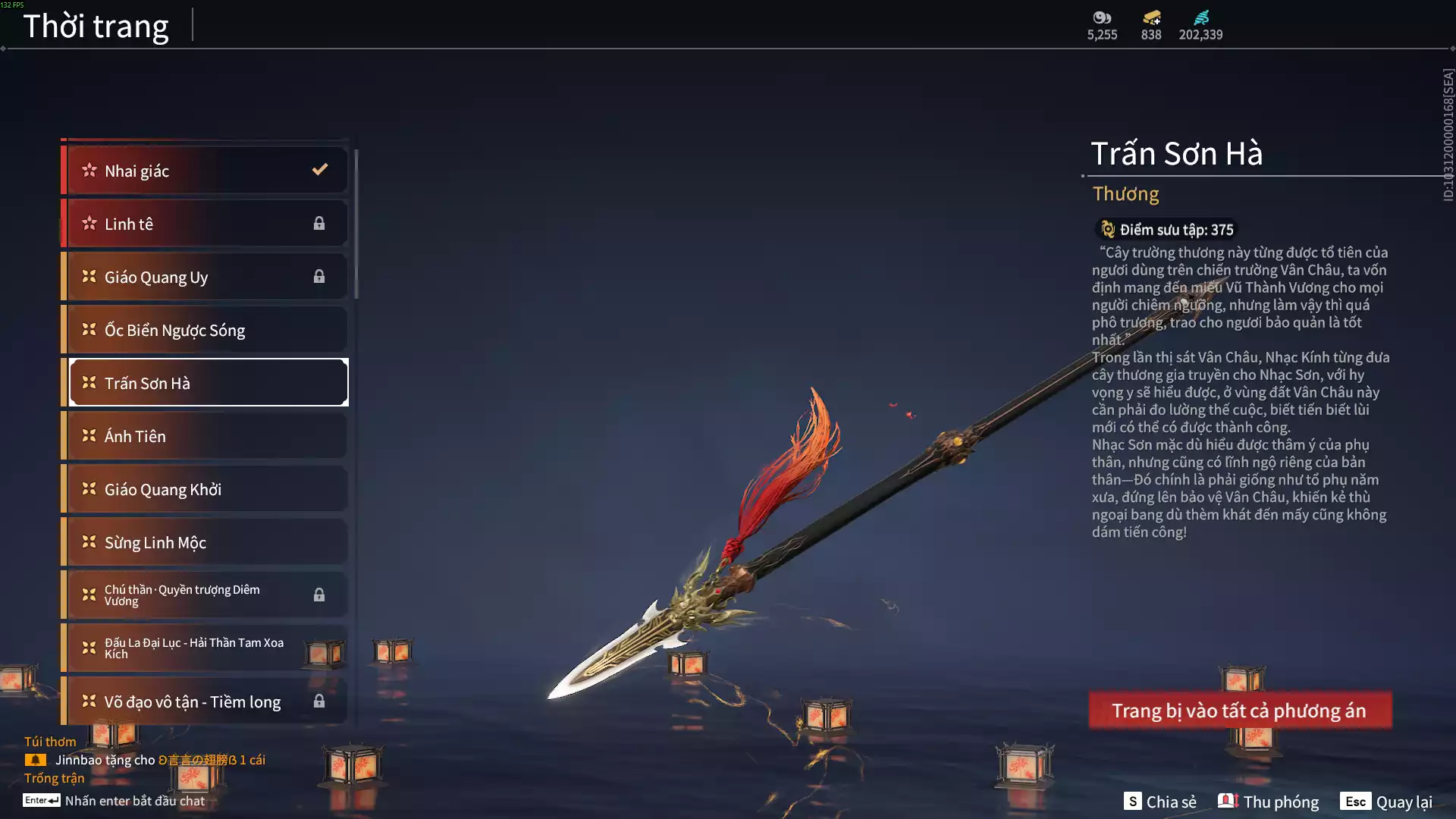This screenshot has height=819, width=1456.
Task: Select Giáo Quang Khởi skin
Action: coord(205,489)
